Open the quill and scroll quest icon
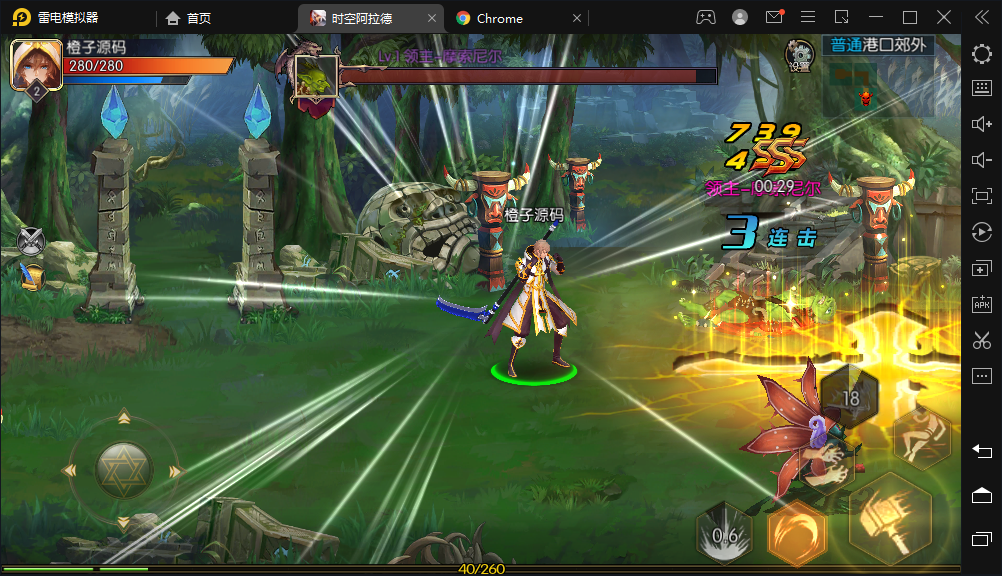Screen dimensions: 1002x576 33,276
